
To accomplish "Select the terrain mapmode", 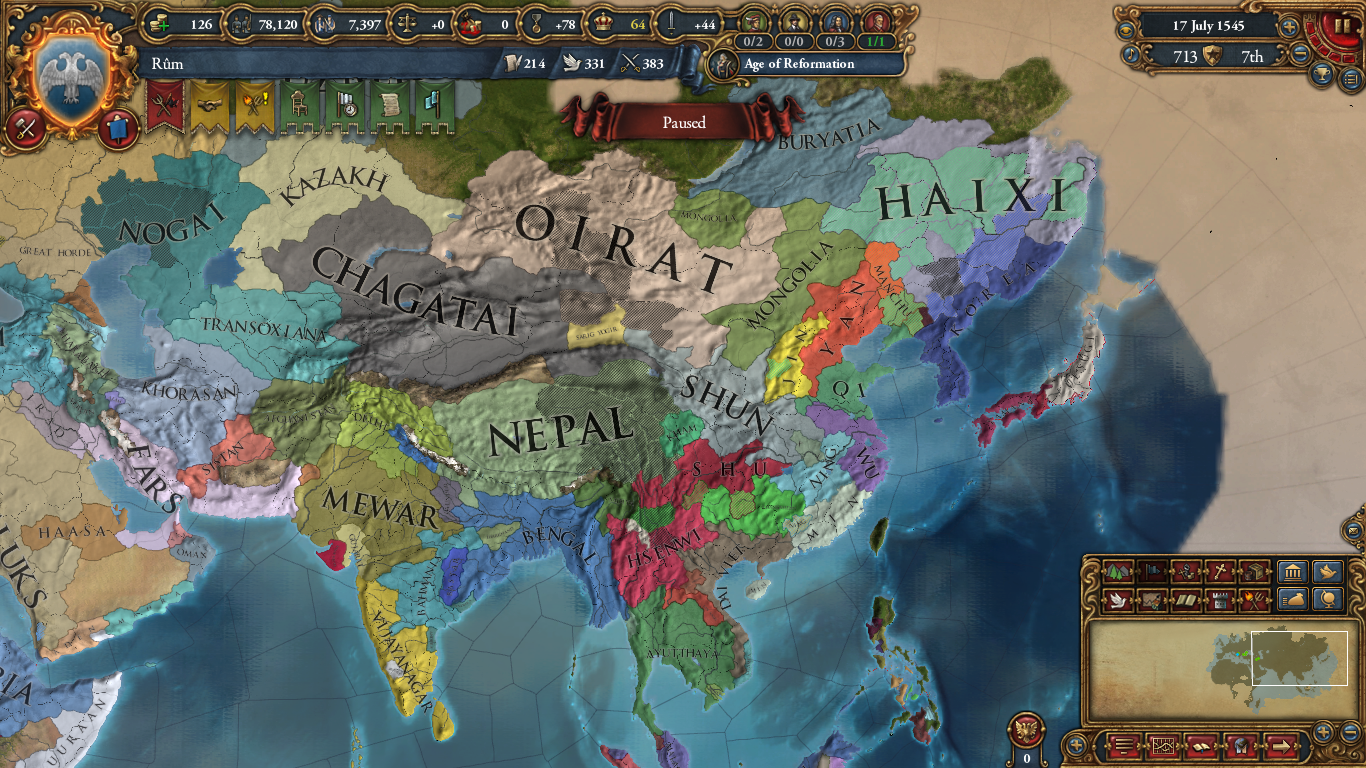I will 1118,572.
